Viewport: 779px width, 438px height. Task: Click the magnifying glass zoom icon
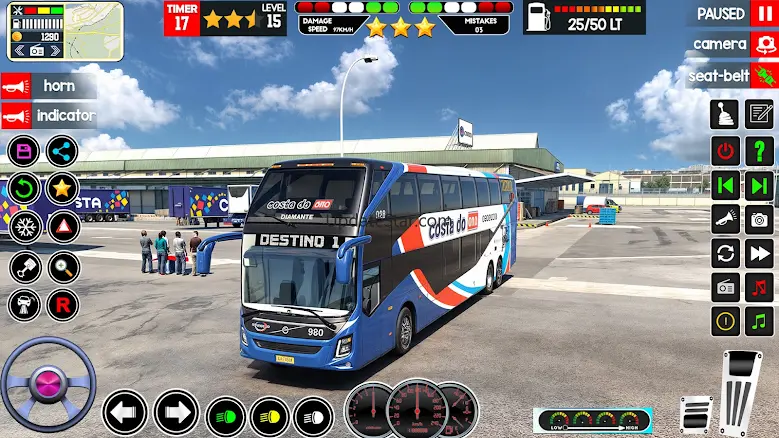click(62, 266)
